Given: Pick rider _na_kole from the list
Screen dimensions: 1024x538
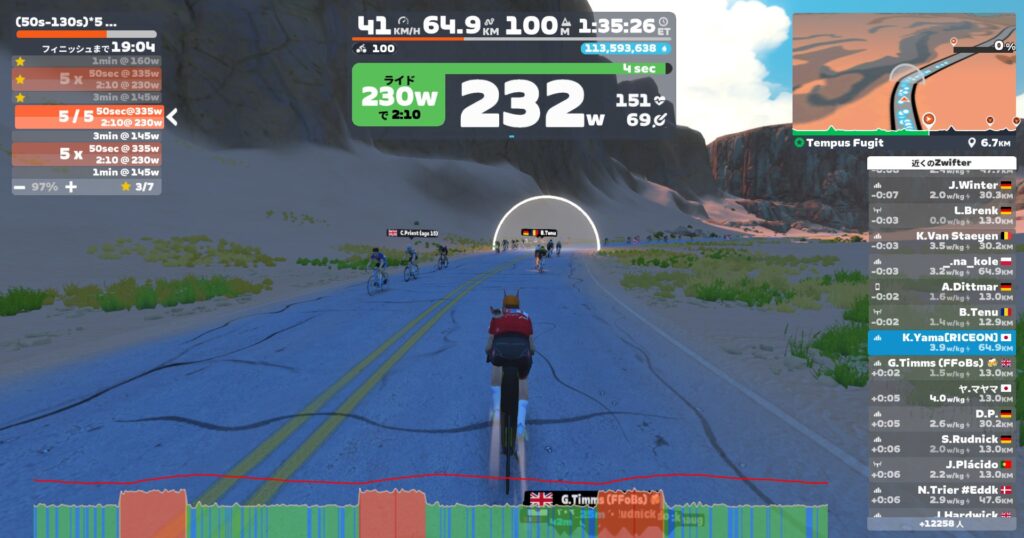Looking at the screenshot, I should pos(941,266).
